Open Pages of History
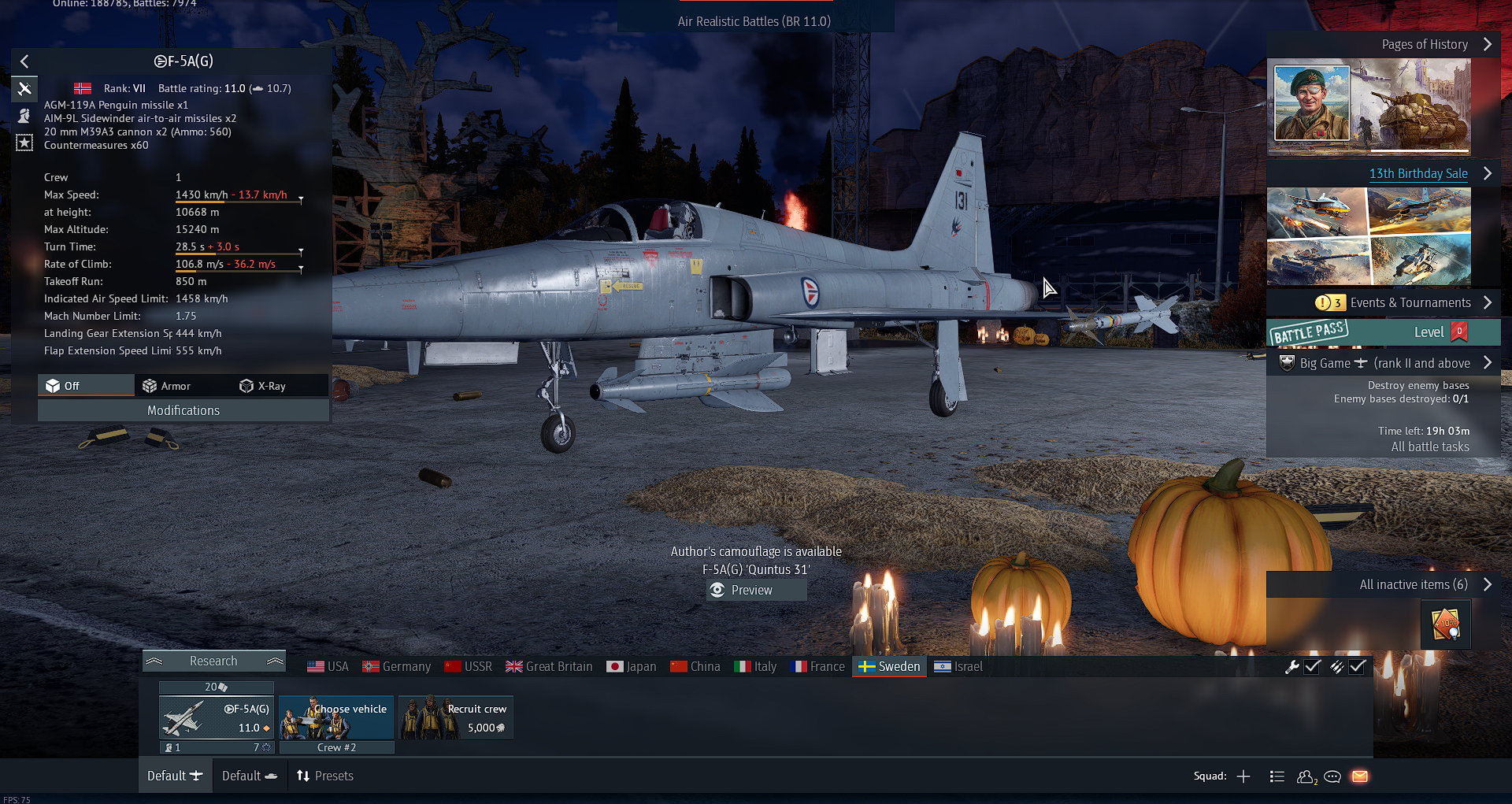The image size is (1512, 804). 1425,44
